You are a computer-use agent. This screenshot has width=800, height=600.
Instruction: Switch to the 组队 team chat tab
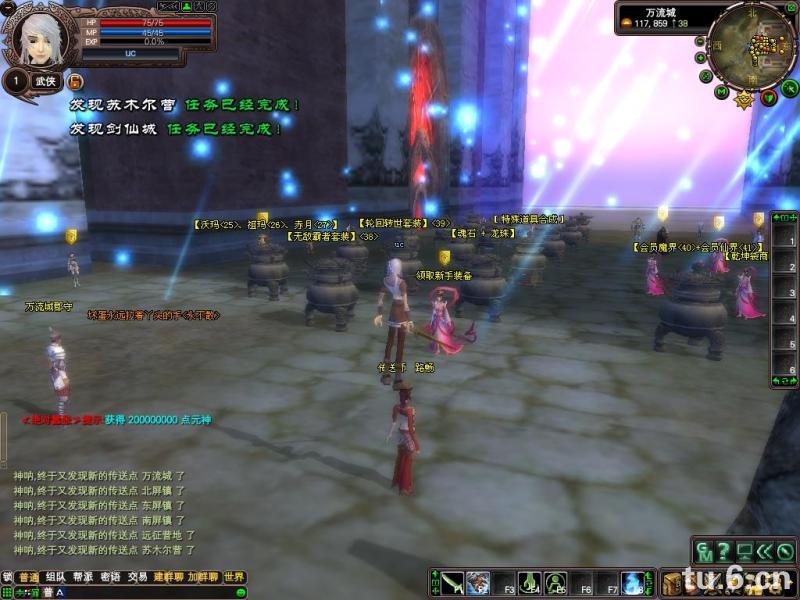[56, 577]
